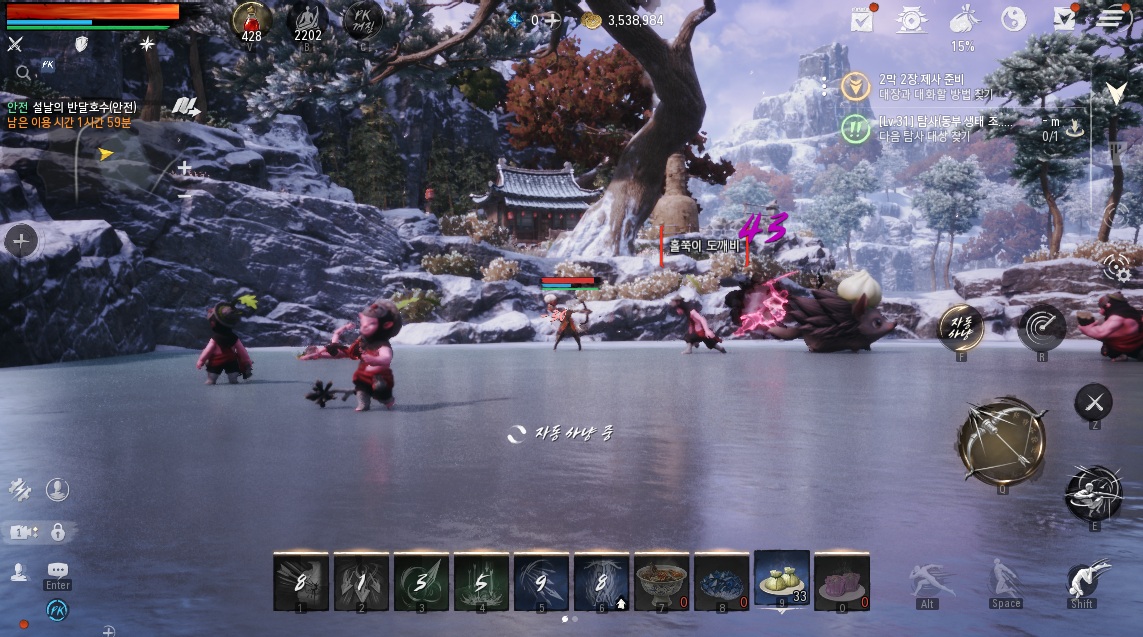
Task: Open the meditation figure quick slot
Action: [308, 20]
